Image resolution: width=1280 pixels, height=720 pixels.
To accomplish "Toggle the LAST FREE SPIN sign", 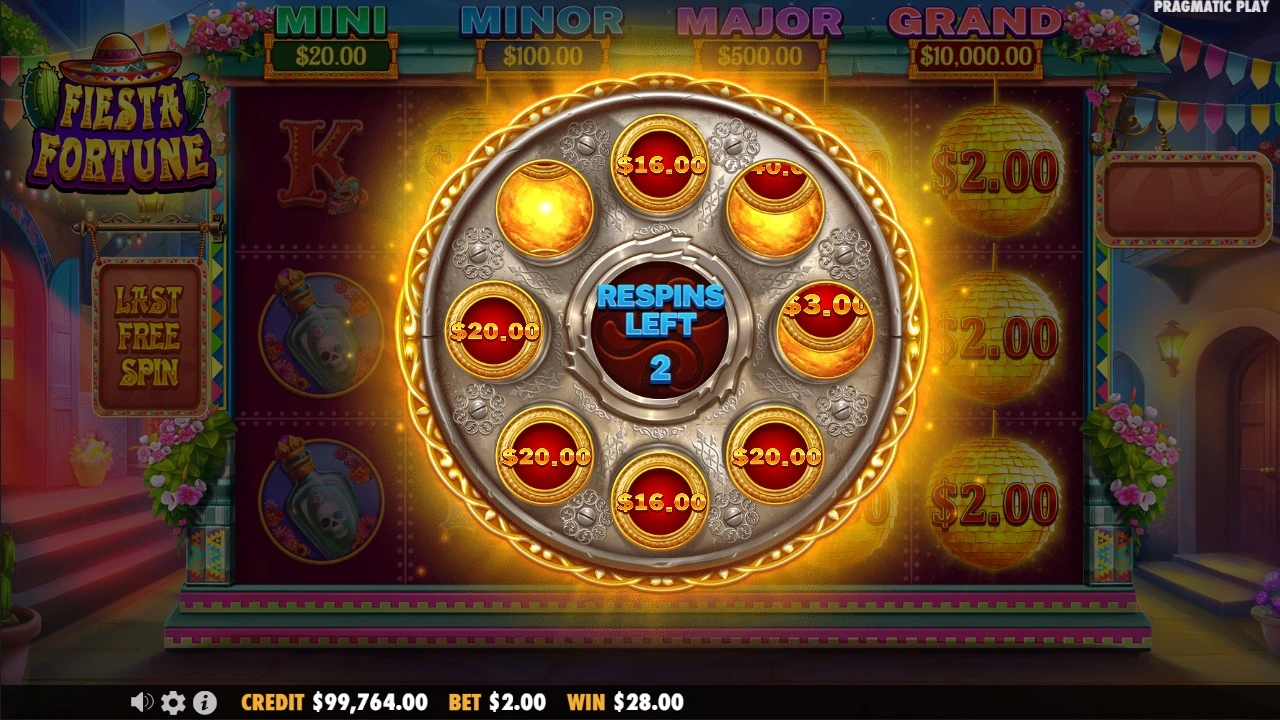I will point(148,335).
